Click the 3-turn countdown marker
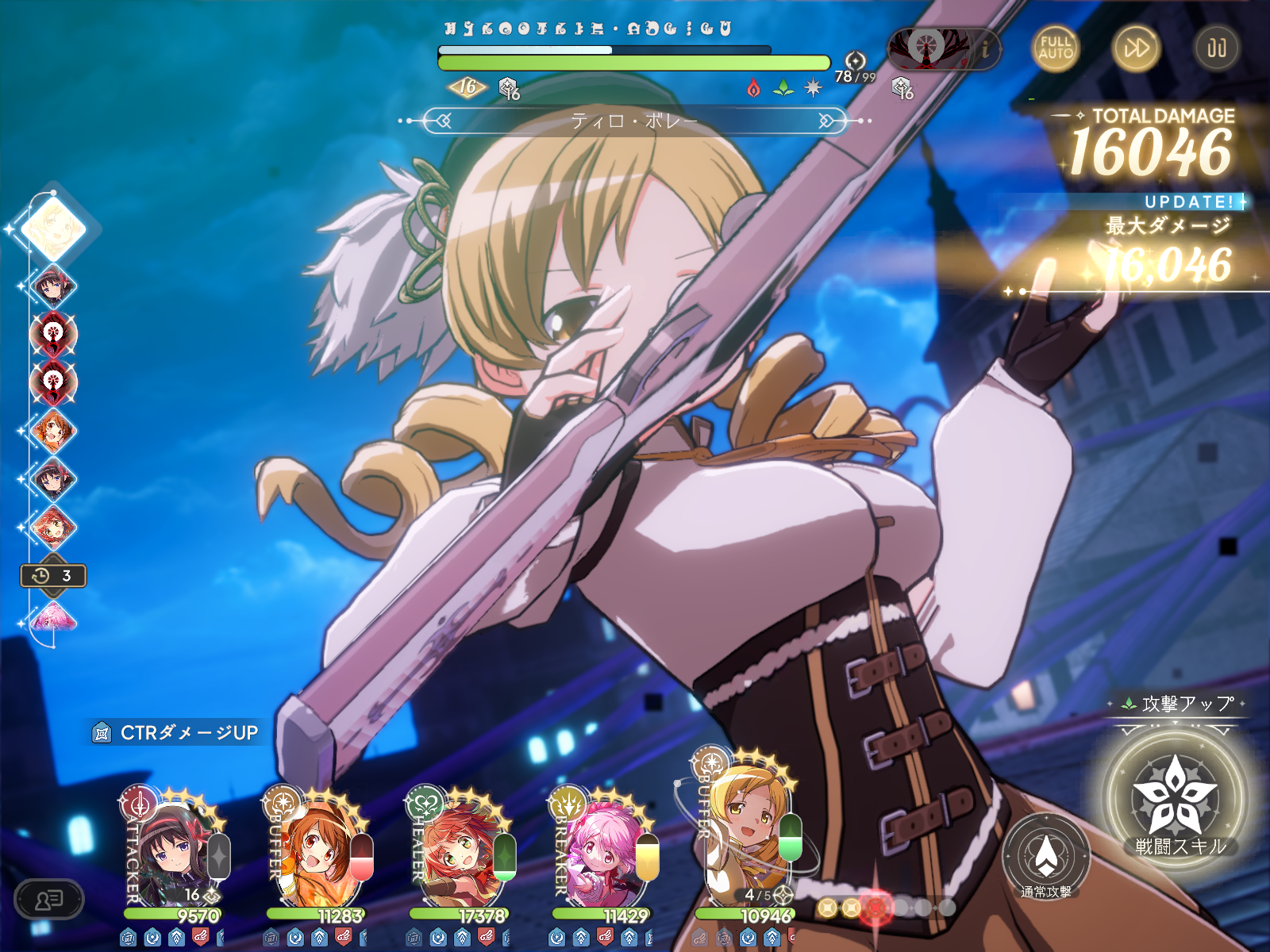 pyautogui.click(x=52, y=575)
